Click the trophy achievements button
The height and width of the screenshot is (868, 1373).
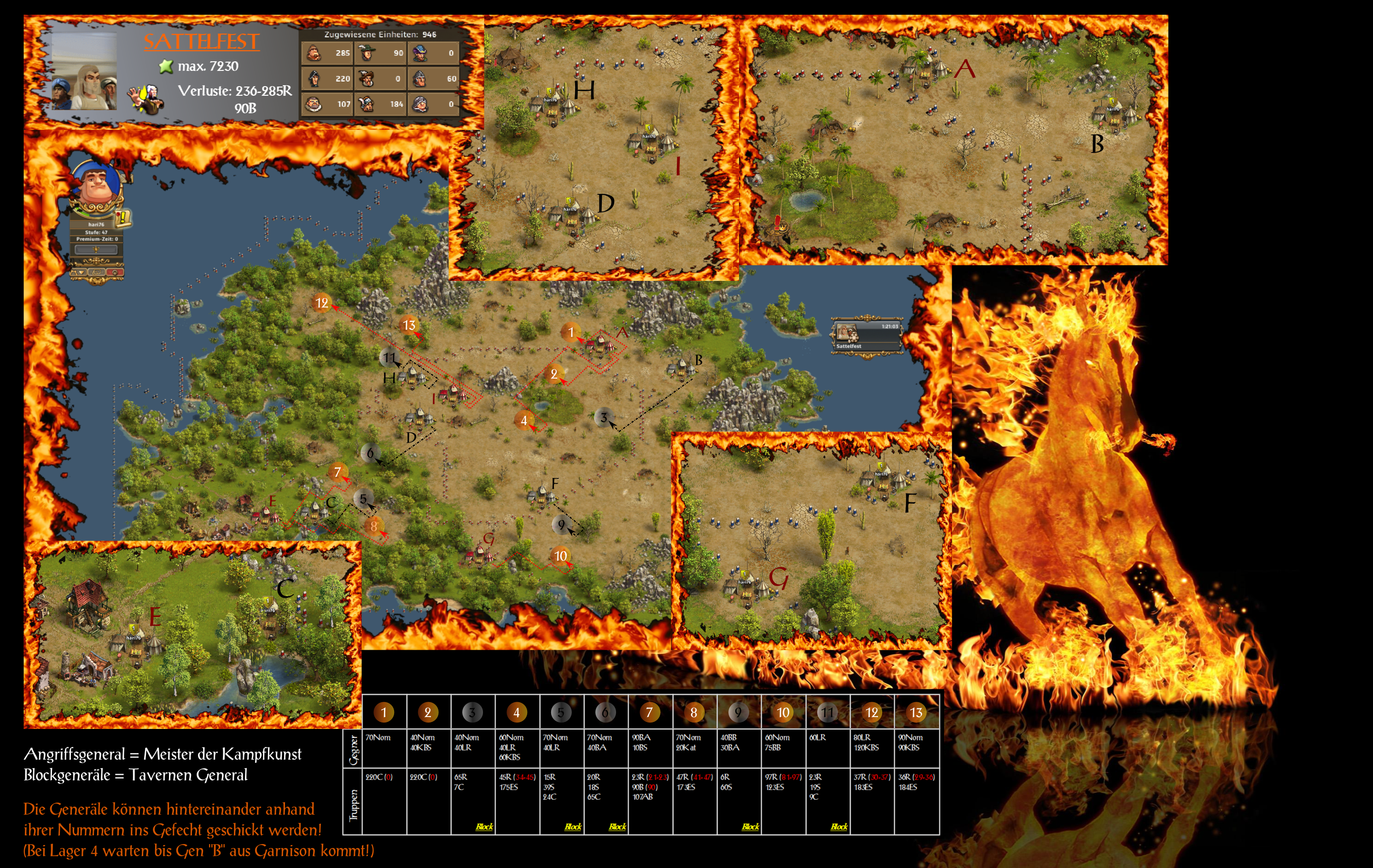coord(96,250)
